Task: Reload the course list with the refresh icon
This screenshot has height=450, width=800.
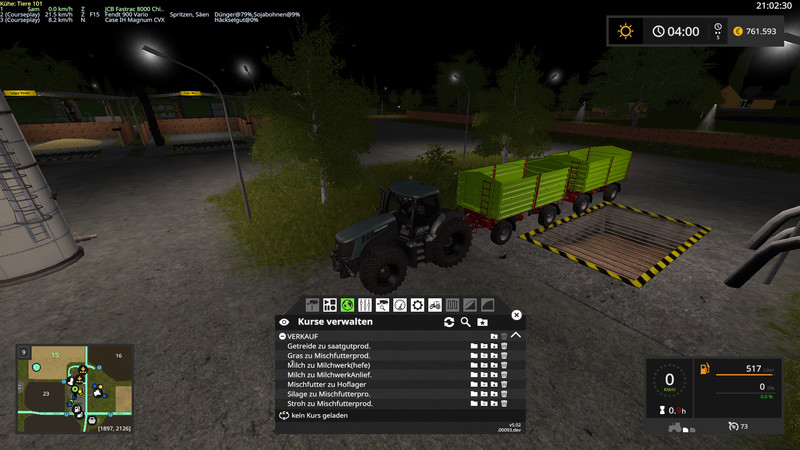Action: 449,322
